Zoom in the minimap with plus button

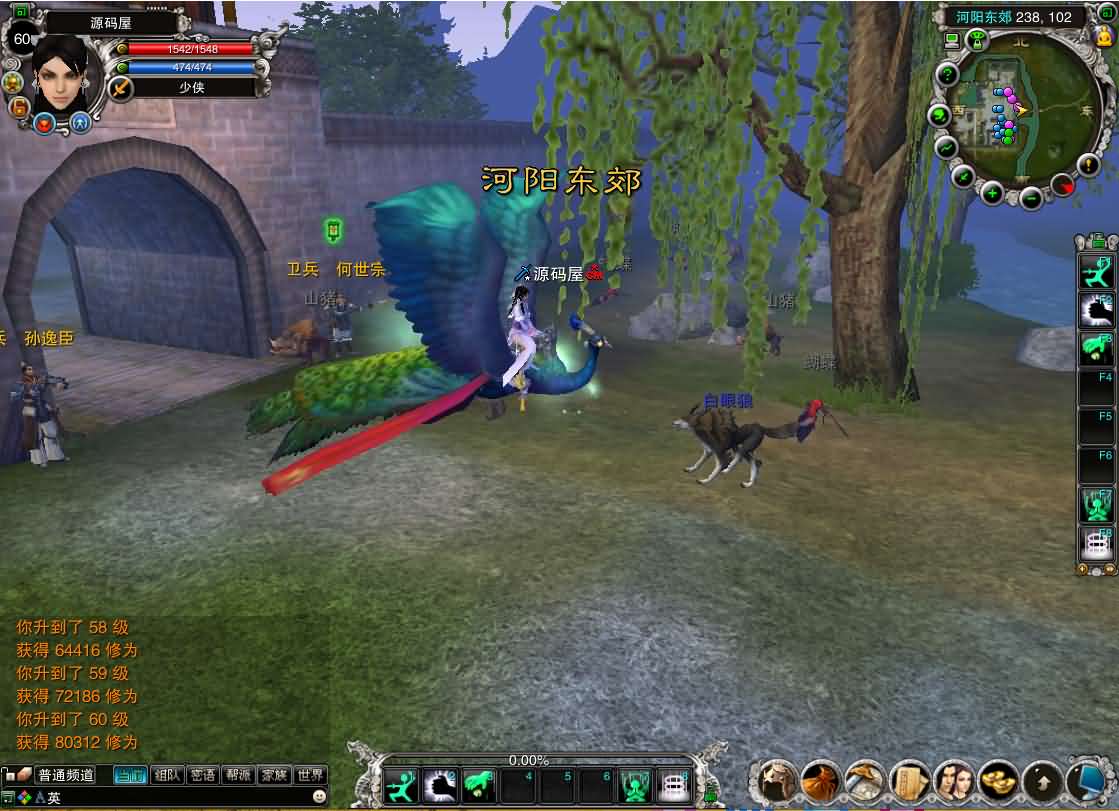[x=992, y=193]
